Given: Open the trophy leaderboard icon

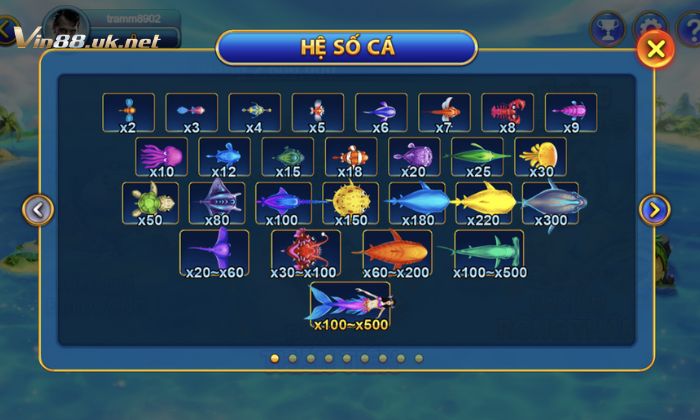Looking at the screenshot, I should tap(606, 25).
